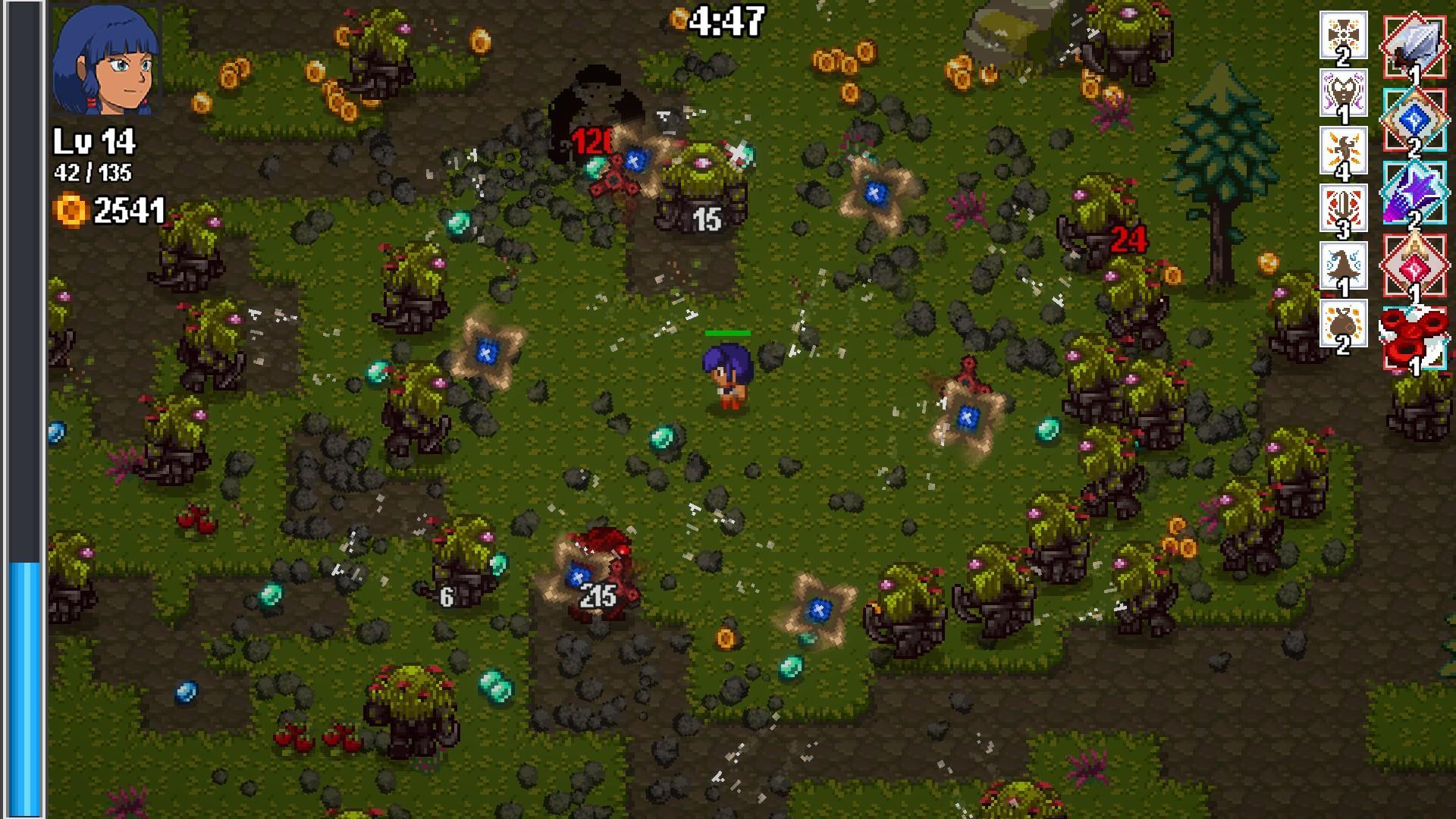Image resolution: width=1456 pixels, height=819 pixels.
Task: Select the 42 / 135 experience counter text
Action: point(93,173)
